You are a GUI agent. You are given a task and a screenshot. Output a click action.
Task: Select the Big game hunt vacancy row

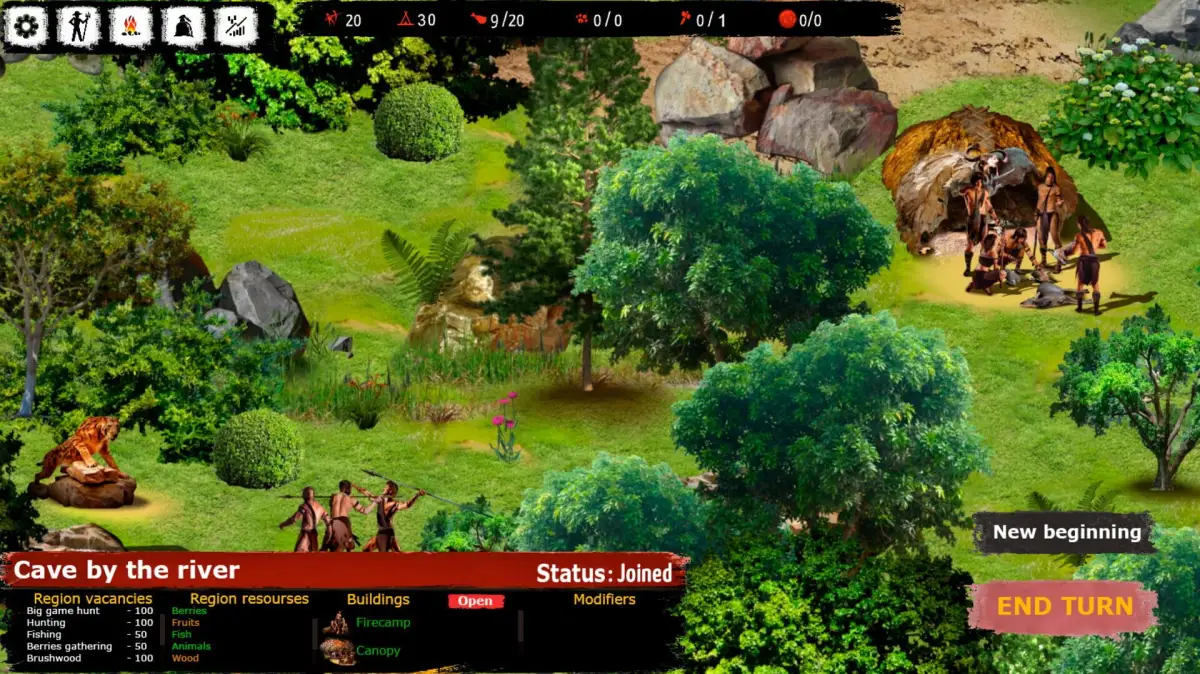click(90, 611)
